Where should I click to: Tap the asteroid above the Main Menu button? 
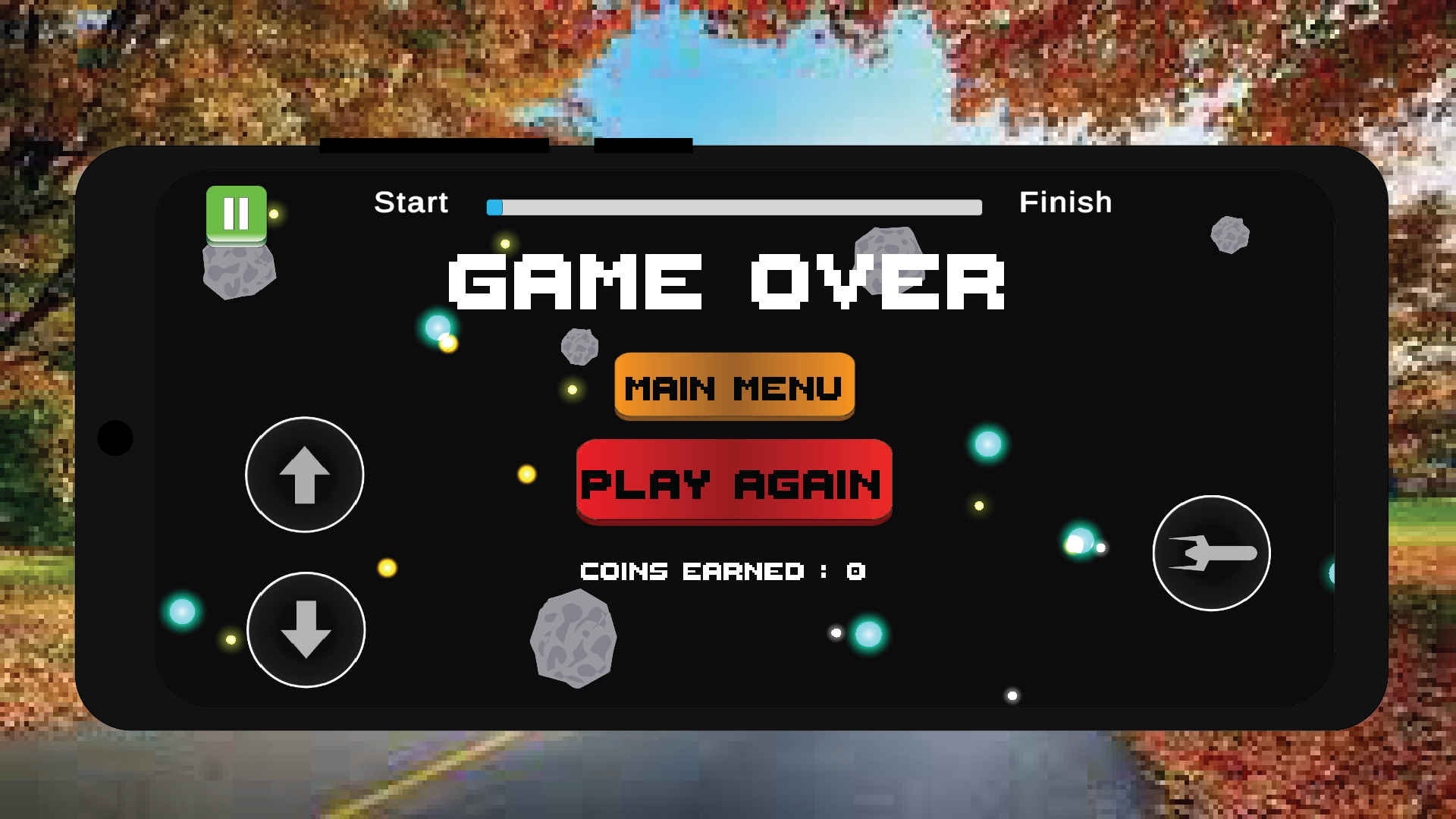point(580,346)
